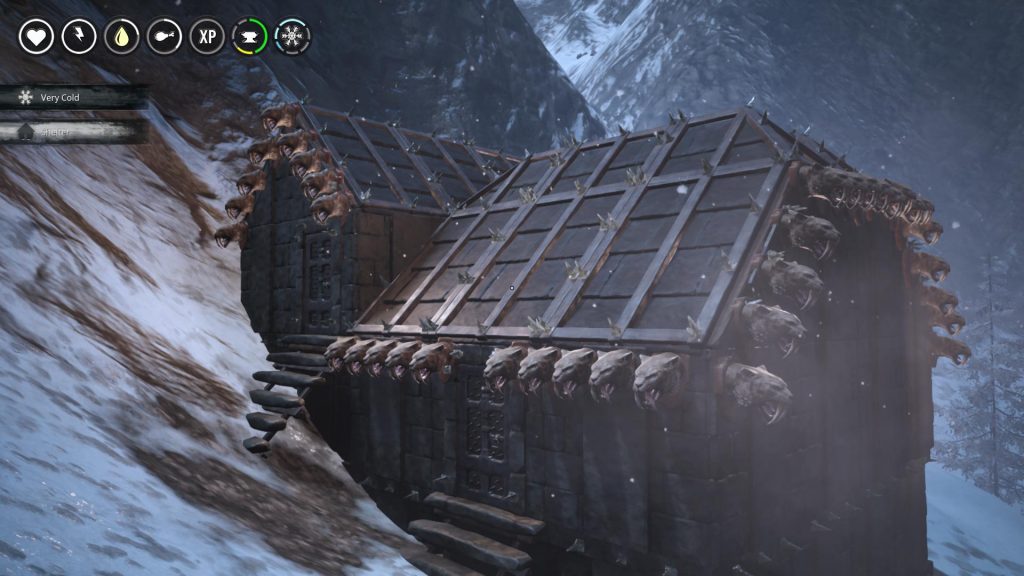Viewport: 1024px width, 576px height.
Task: Select the meat leg hunger icon
Action: tap(164, 37)
